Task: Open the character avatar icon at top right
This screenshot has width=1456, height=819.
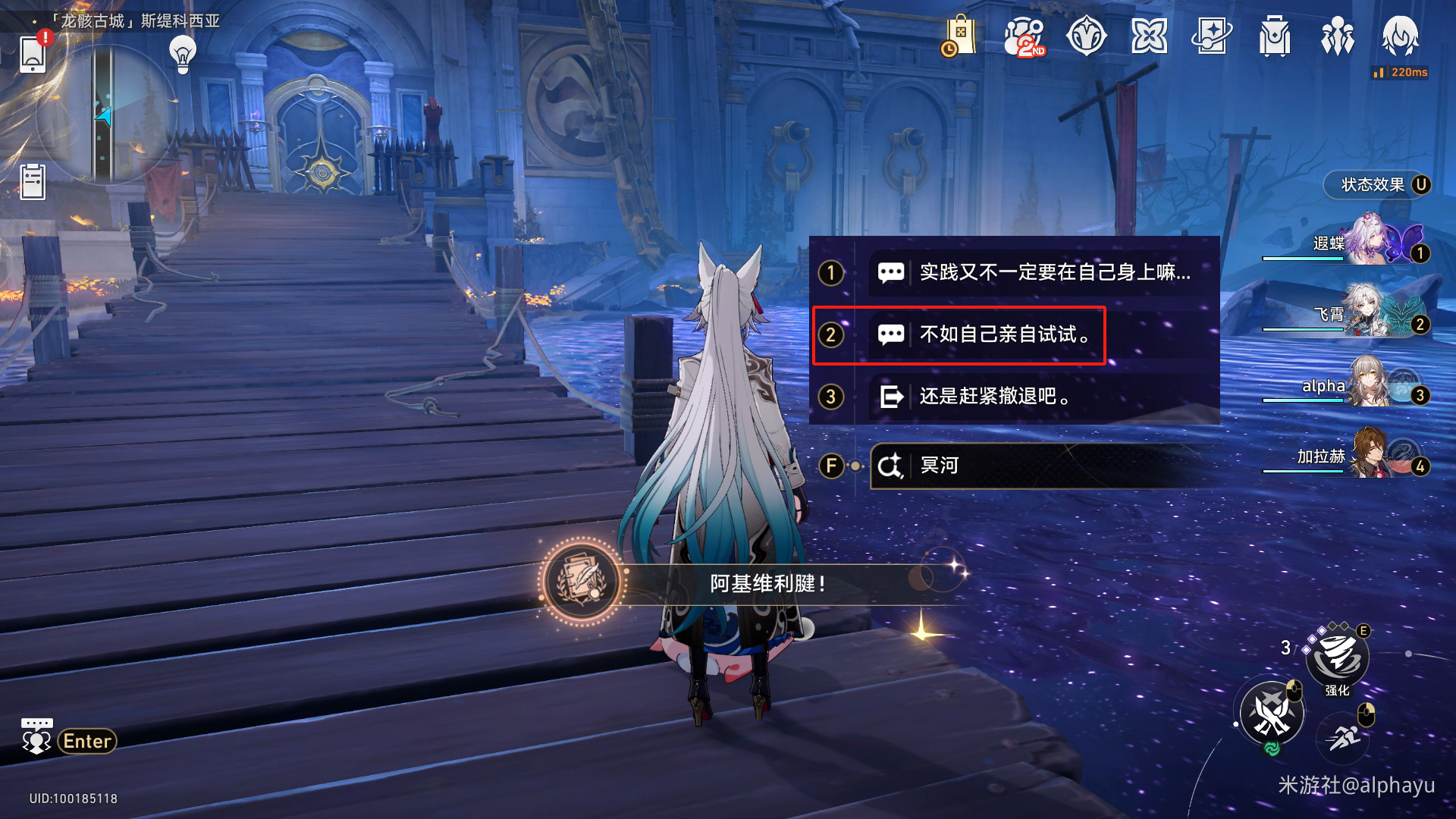Action: (x=1400, y=36)
